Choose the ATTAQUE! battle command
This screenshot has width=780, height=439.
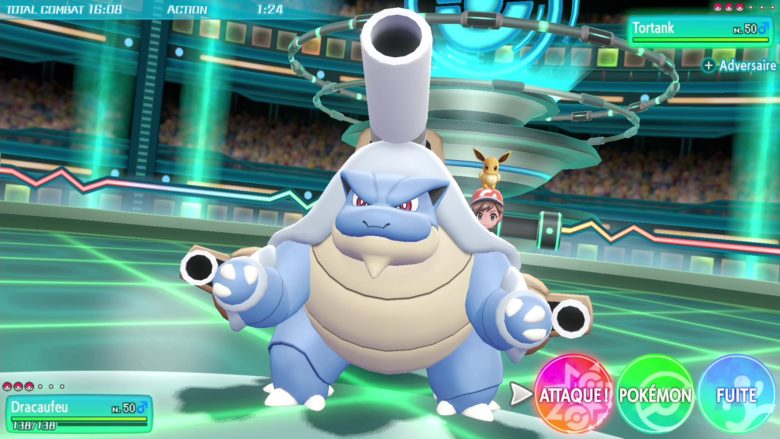pyautogui.click(x=574, y=394)
